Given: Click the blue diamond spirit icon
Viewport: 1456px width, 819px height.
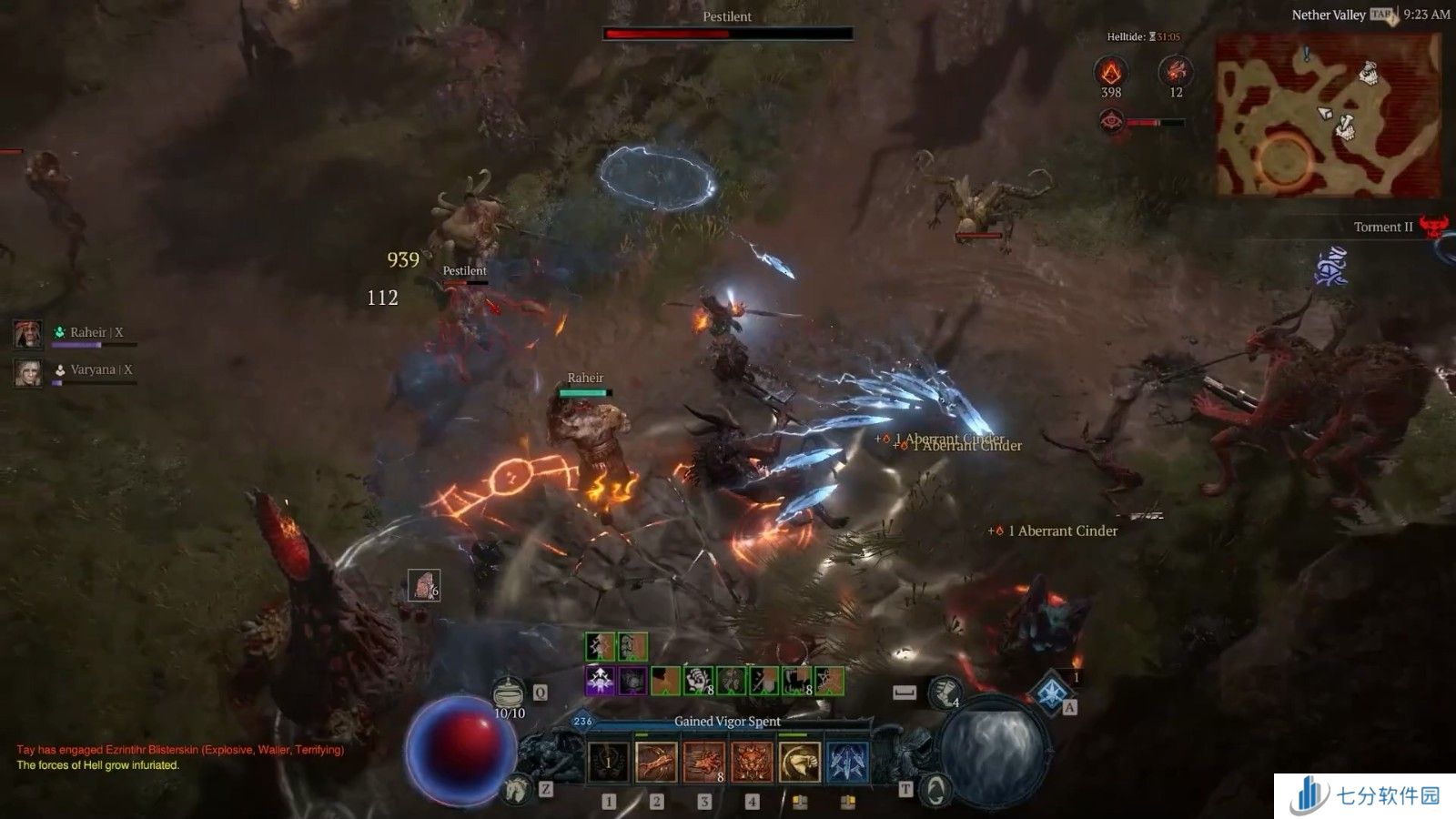Looking at the screenshot, I should point(1052,691).
